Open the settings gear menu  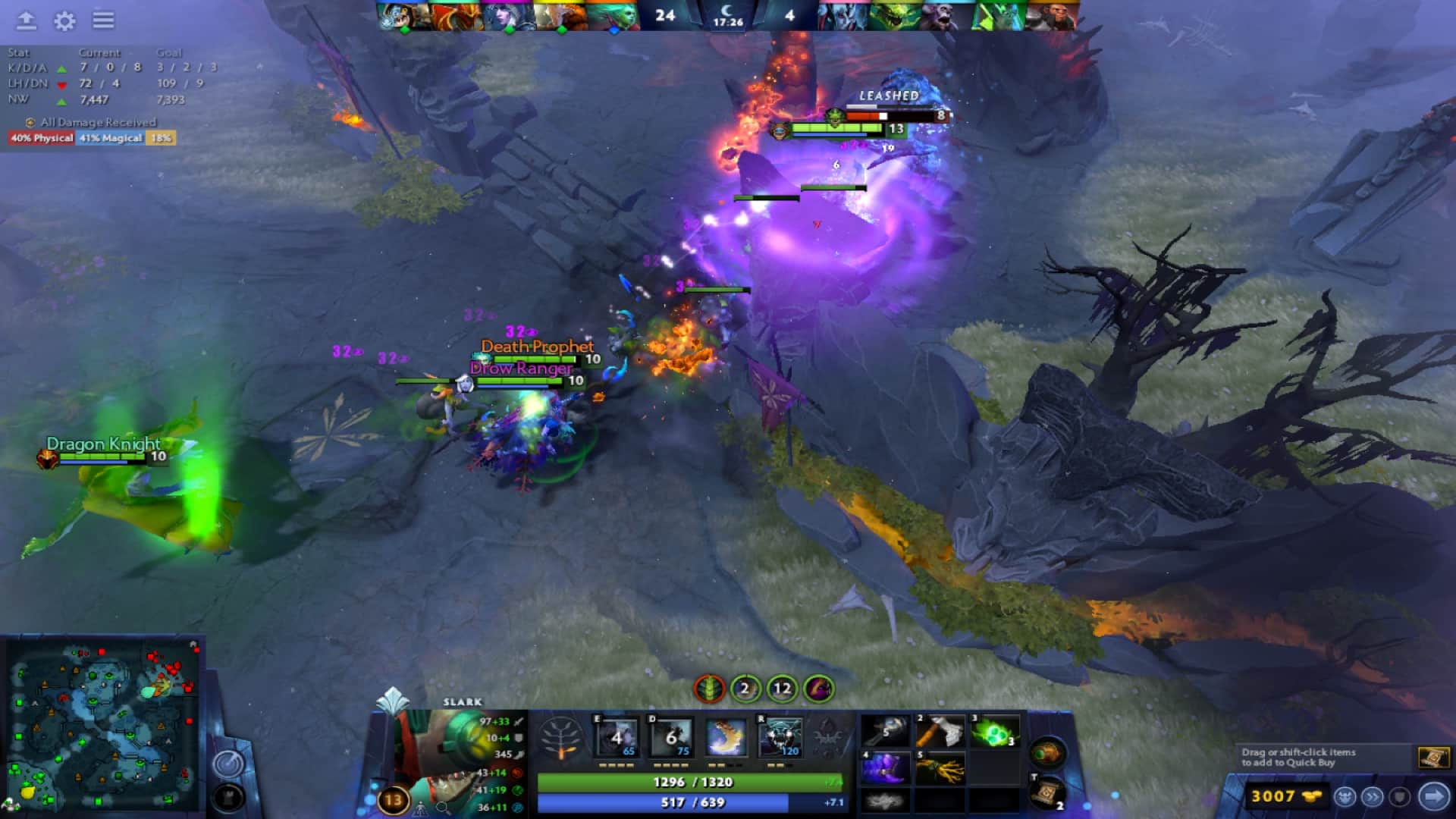[64, 20]
